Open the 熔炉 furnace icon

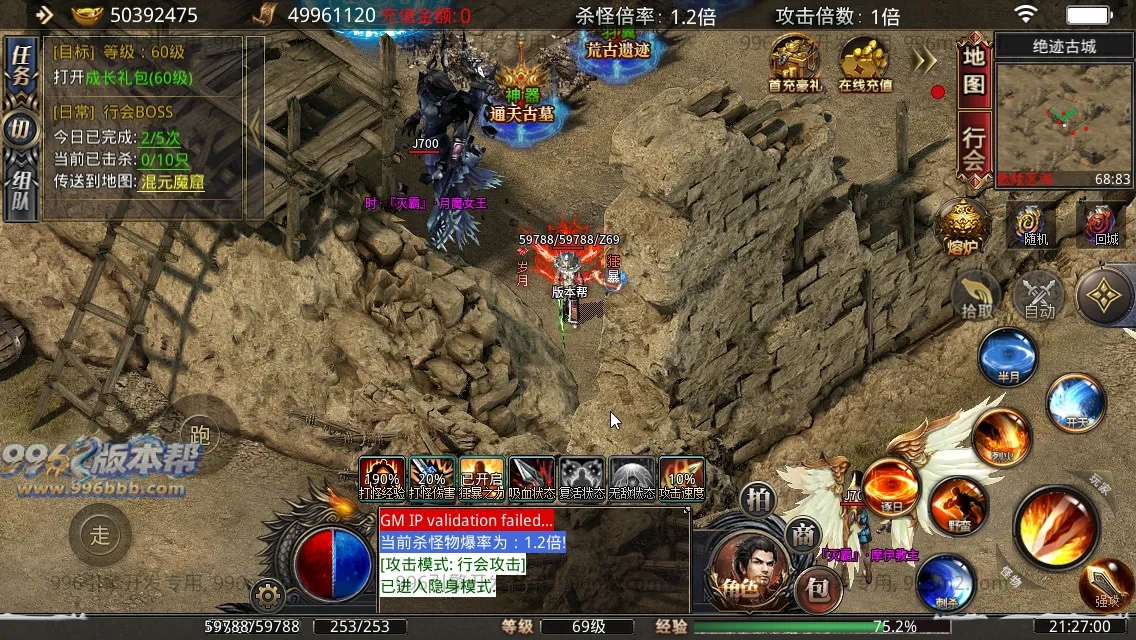click(963, 228)
